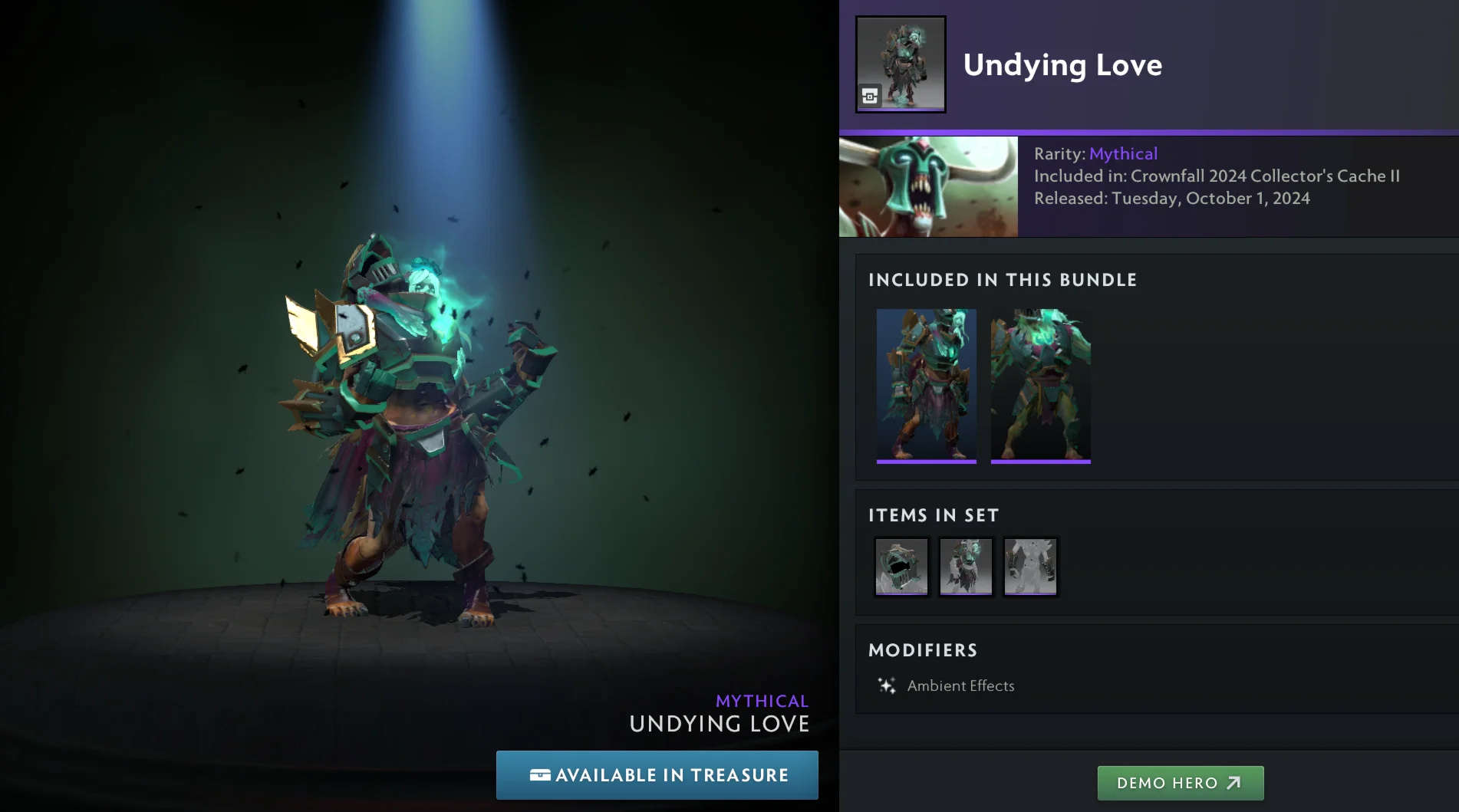The width and height of the screenshot is (1459, 812).
Task: Toggle the Ambient Effects modifier
Action: point(960,685)
